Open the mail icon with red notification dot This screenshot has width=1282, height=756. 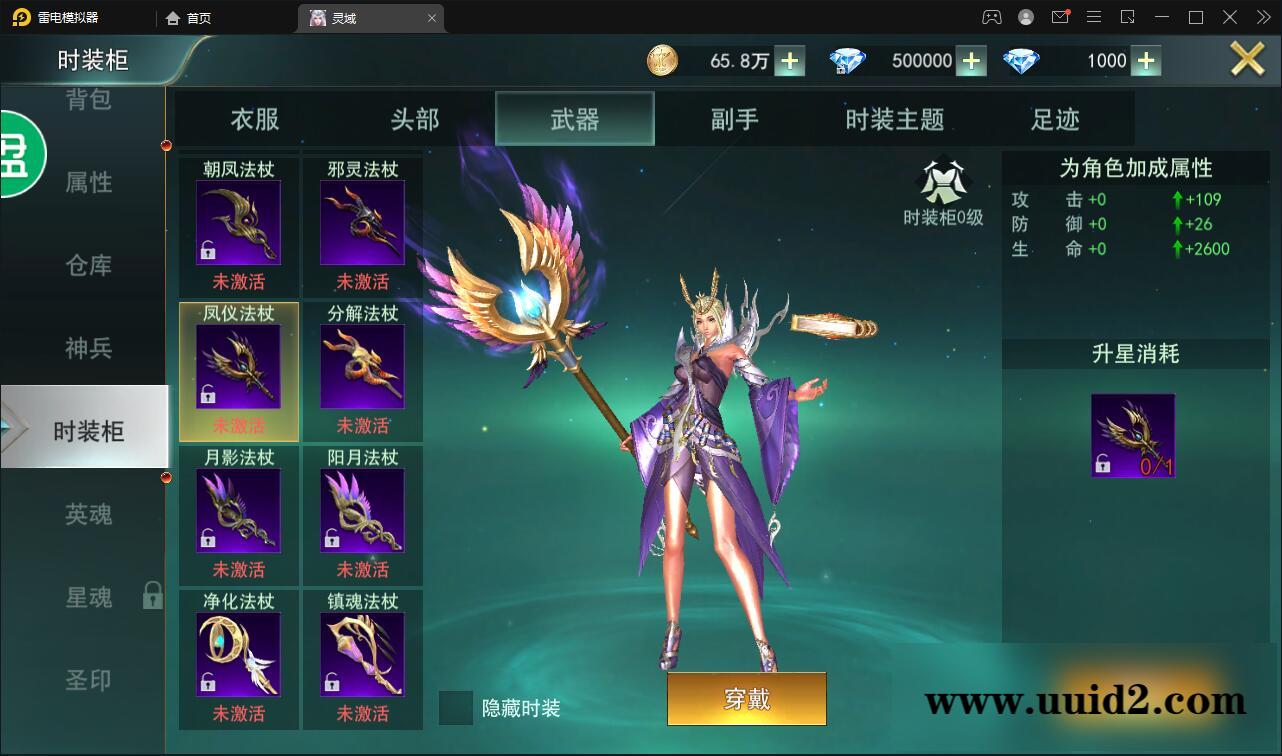(x=1060, y=16)
